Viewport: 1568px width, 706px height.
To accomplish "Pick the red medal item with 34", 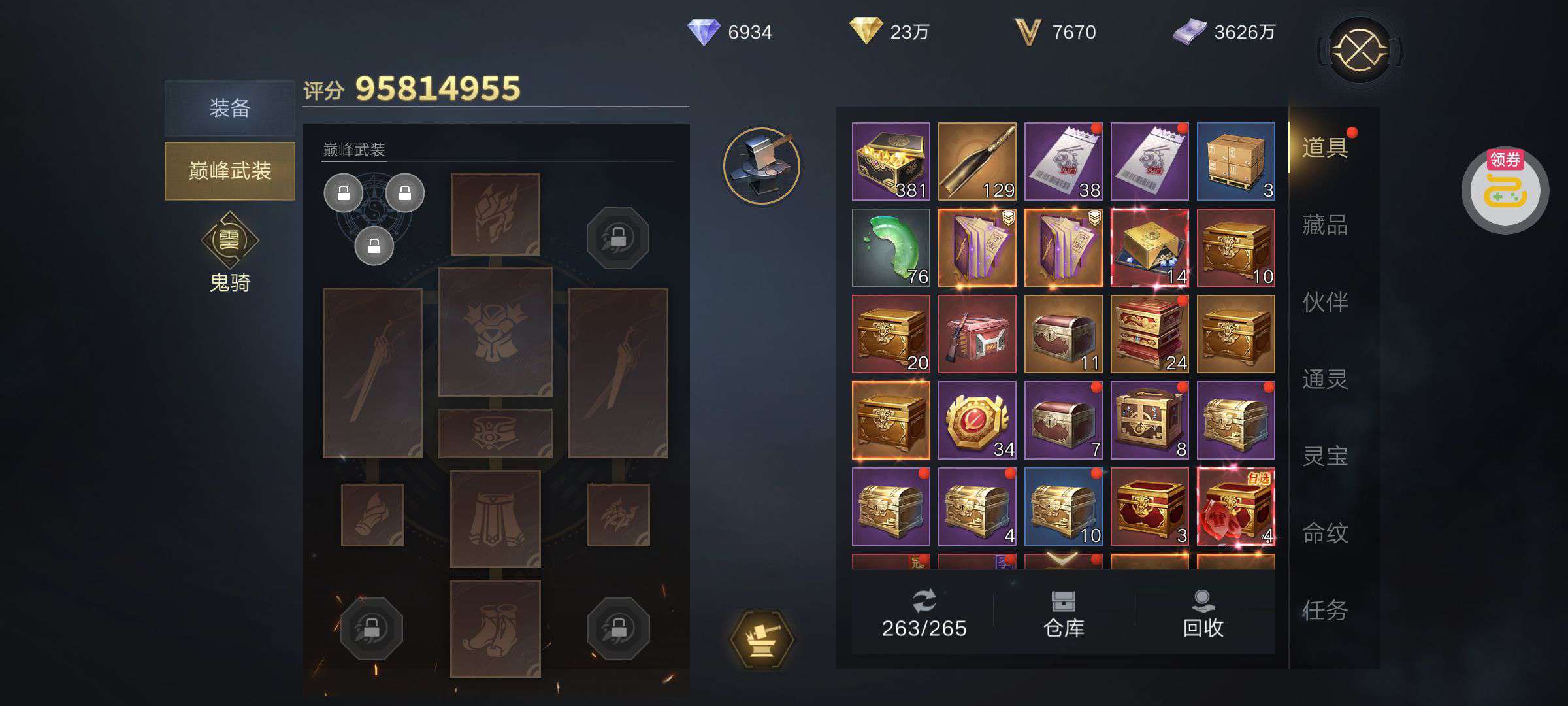I will point(977,420).
